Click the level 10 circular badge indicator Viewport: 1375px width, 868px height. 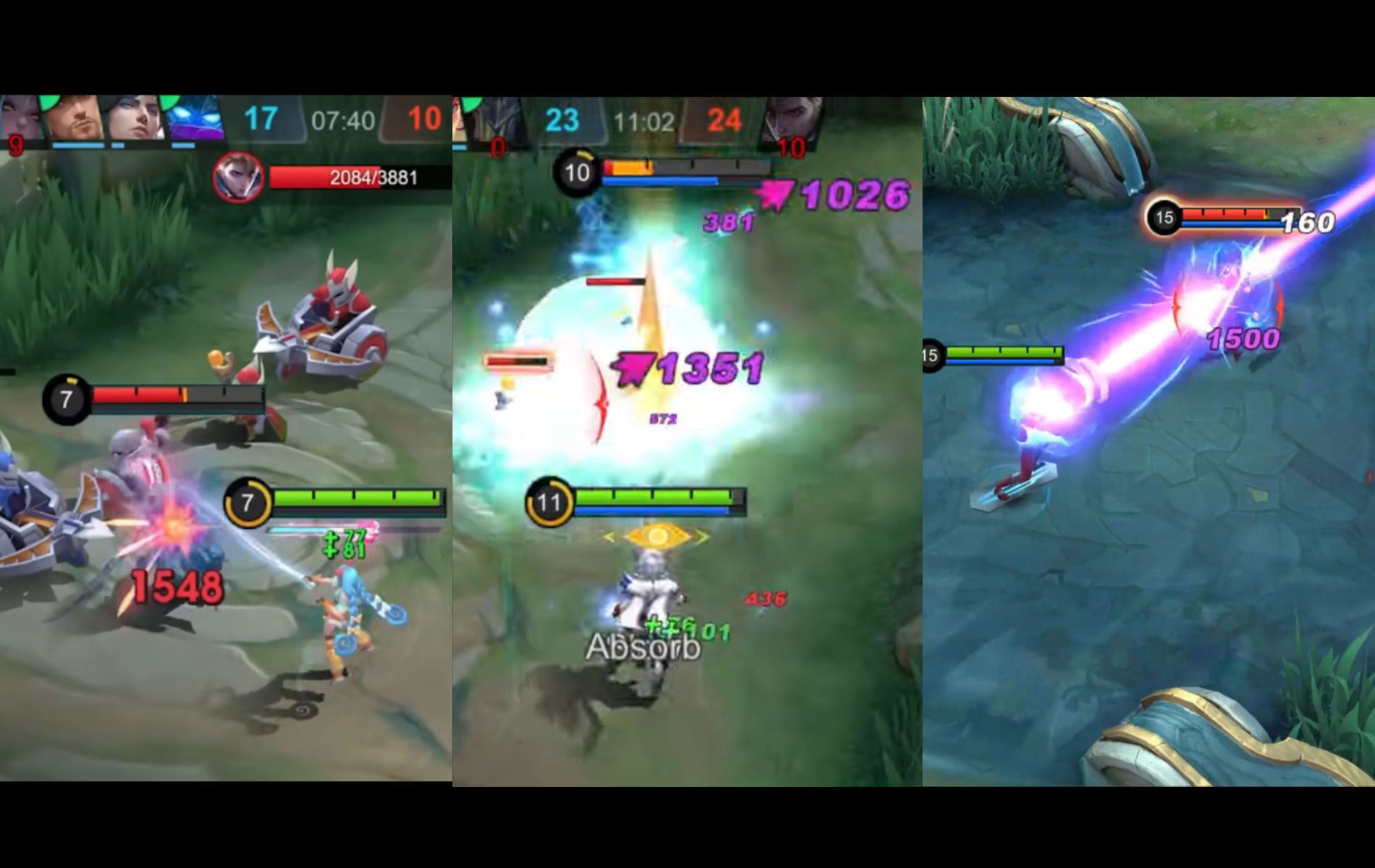coord(577,172)
